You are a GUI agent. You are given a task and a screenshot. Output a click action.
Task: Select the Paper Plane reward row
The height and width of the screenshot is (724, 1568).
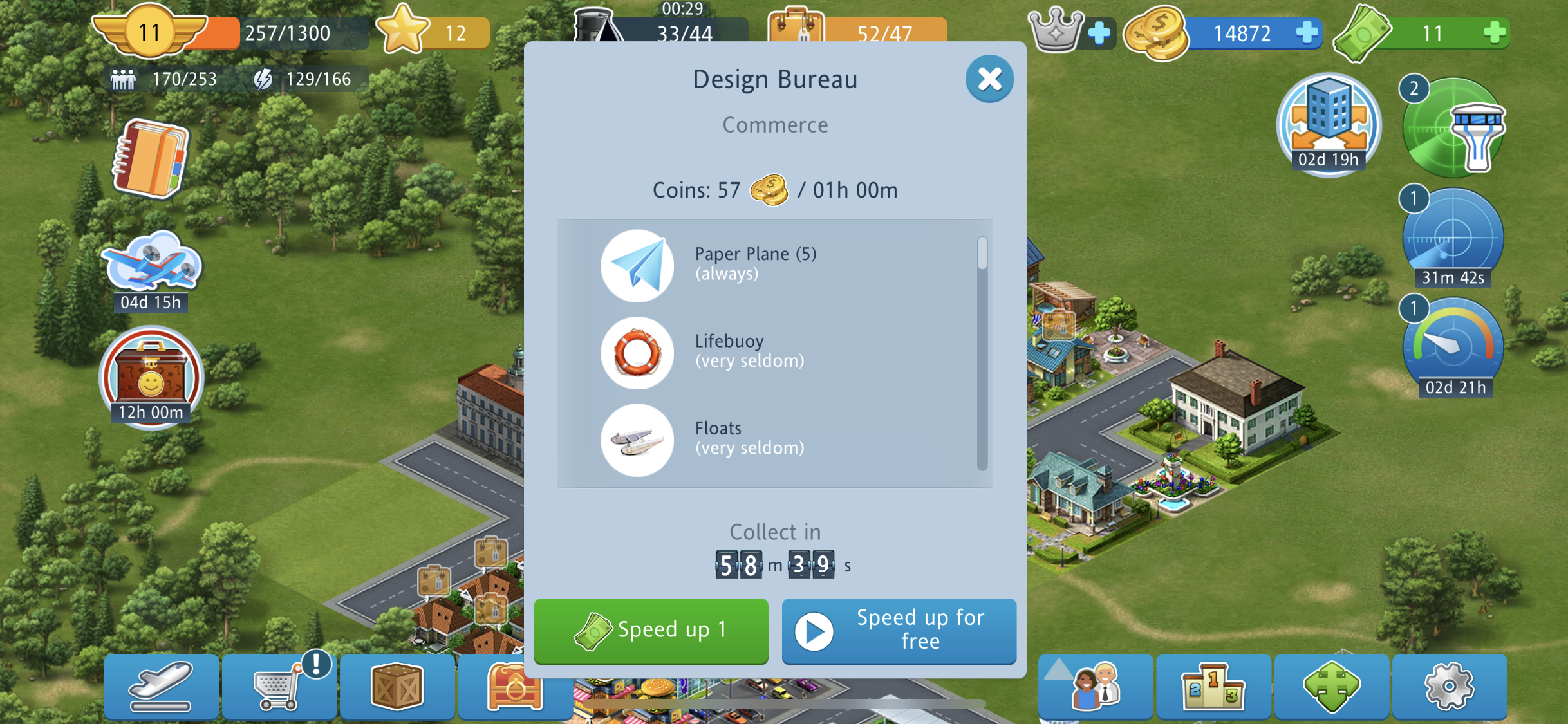pos(772,265)
